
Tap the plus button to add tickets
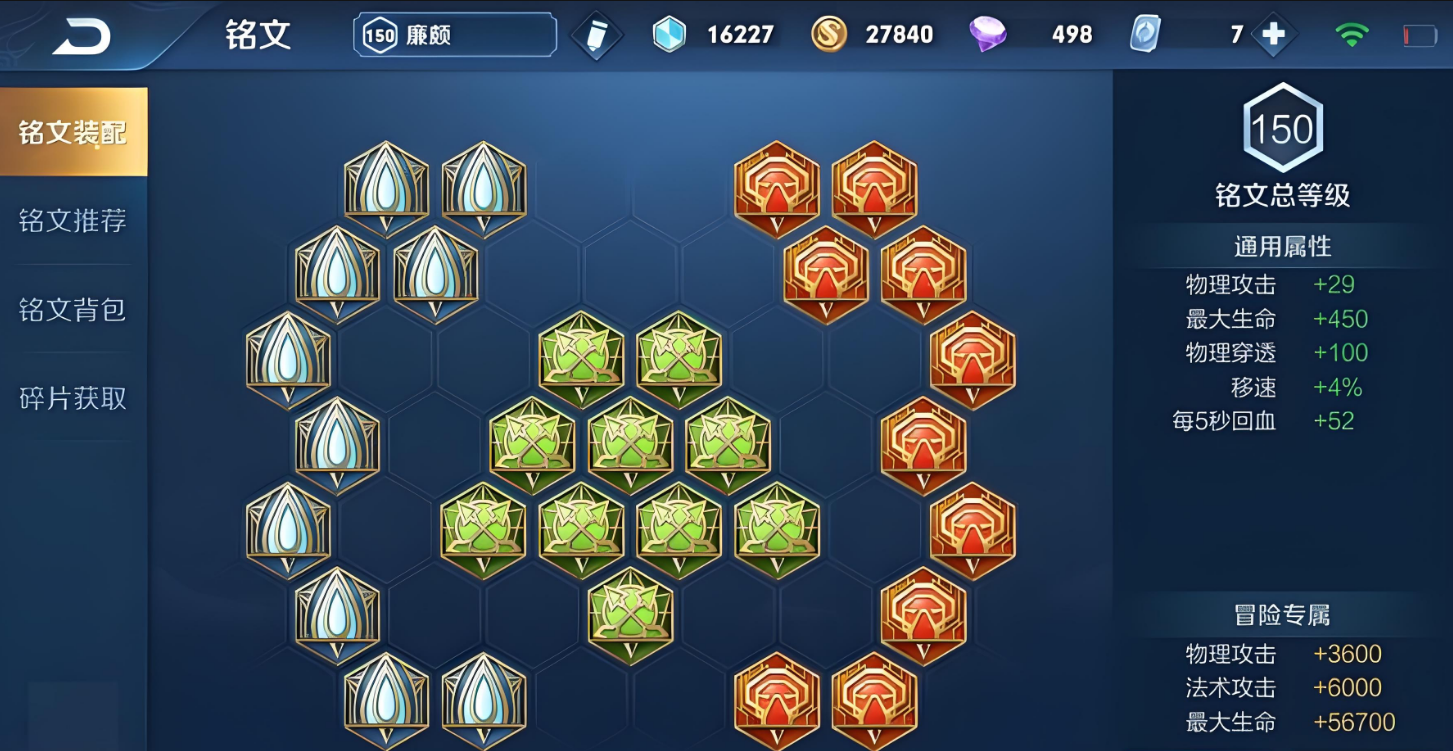tap(1273, 35)
